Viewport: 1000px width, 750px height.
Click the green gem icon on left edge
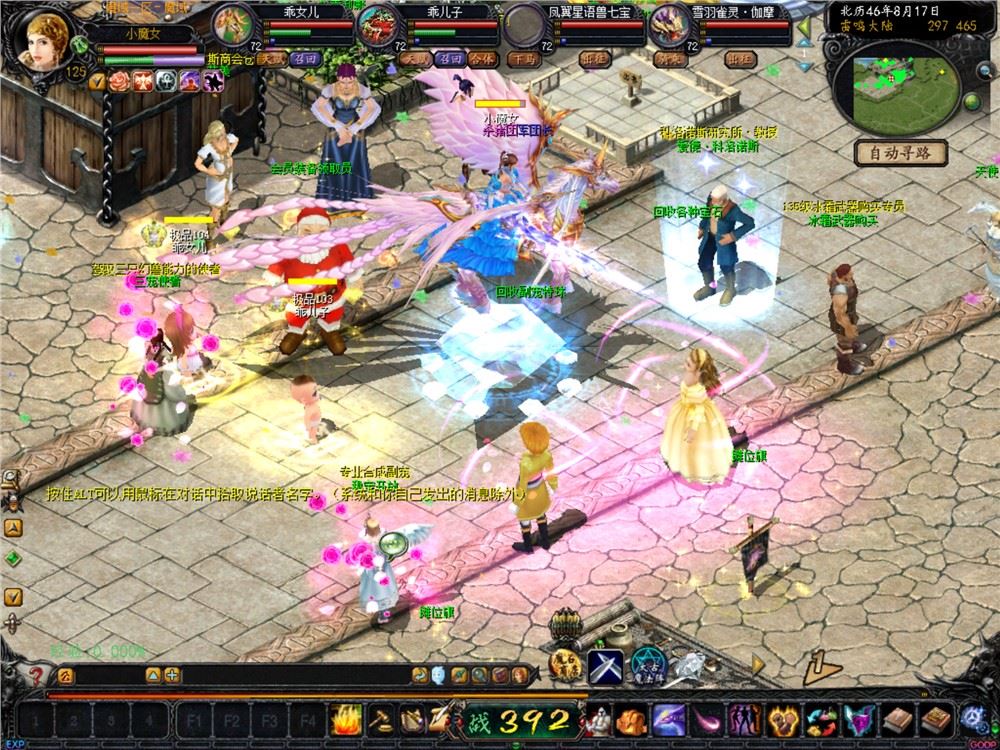tap(13, 557)
